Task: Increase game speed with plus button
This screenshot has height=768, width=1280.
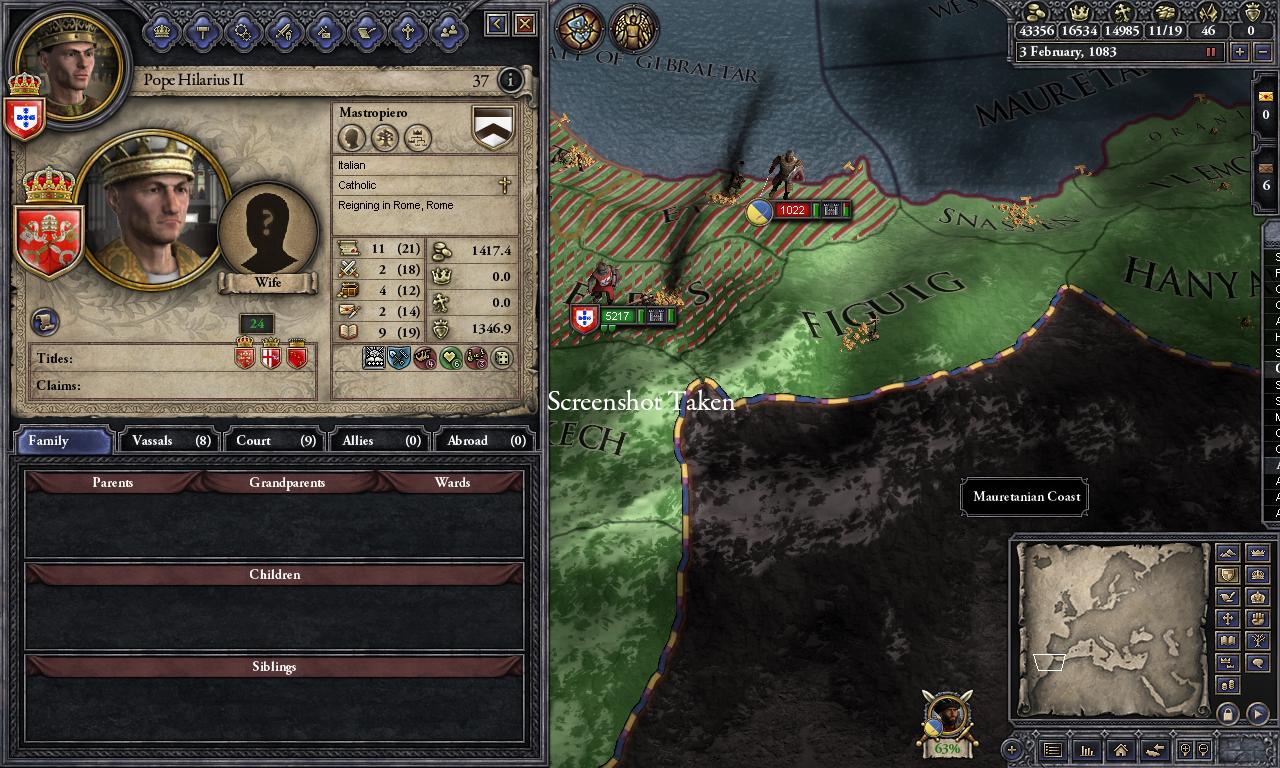Action: 1239,52
